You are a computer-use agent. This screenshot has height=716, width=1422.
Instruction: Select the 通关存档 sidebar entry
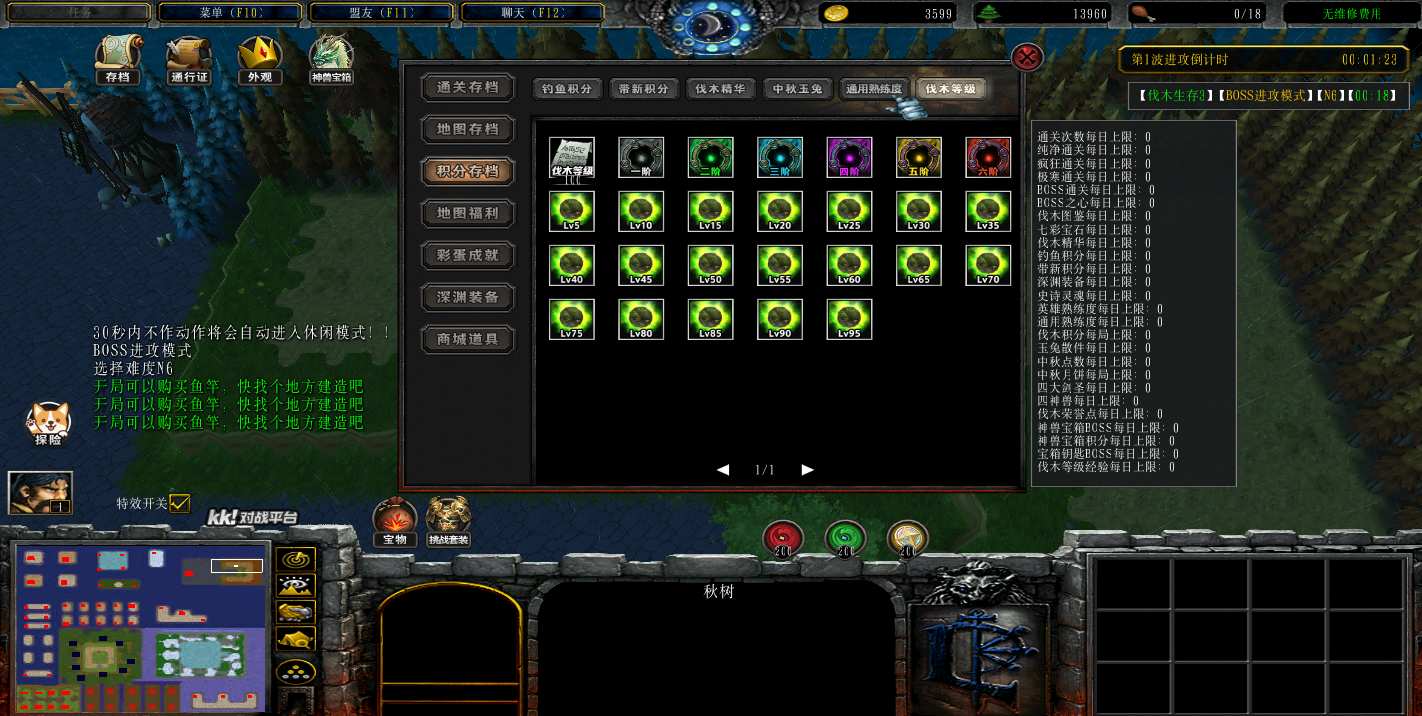pos(467,88)
